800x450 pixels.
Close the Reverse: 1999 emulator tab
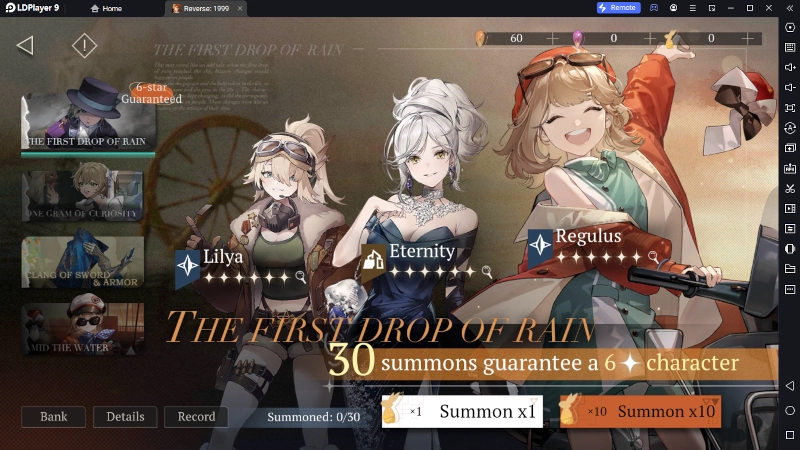[240, 8]
